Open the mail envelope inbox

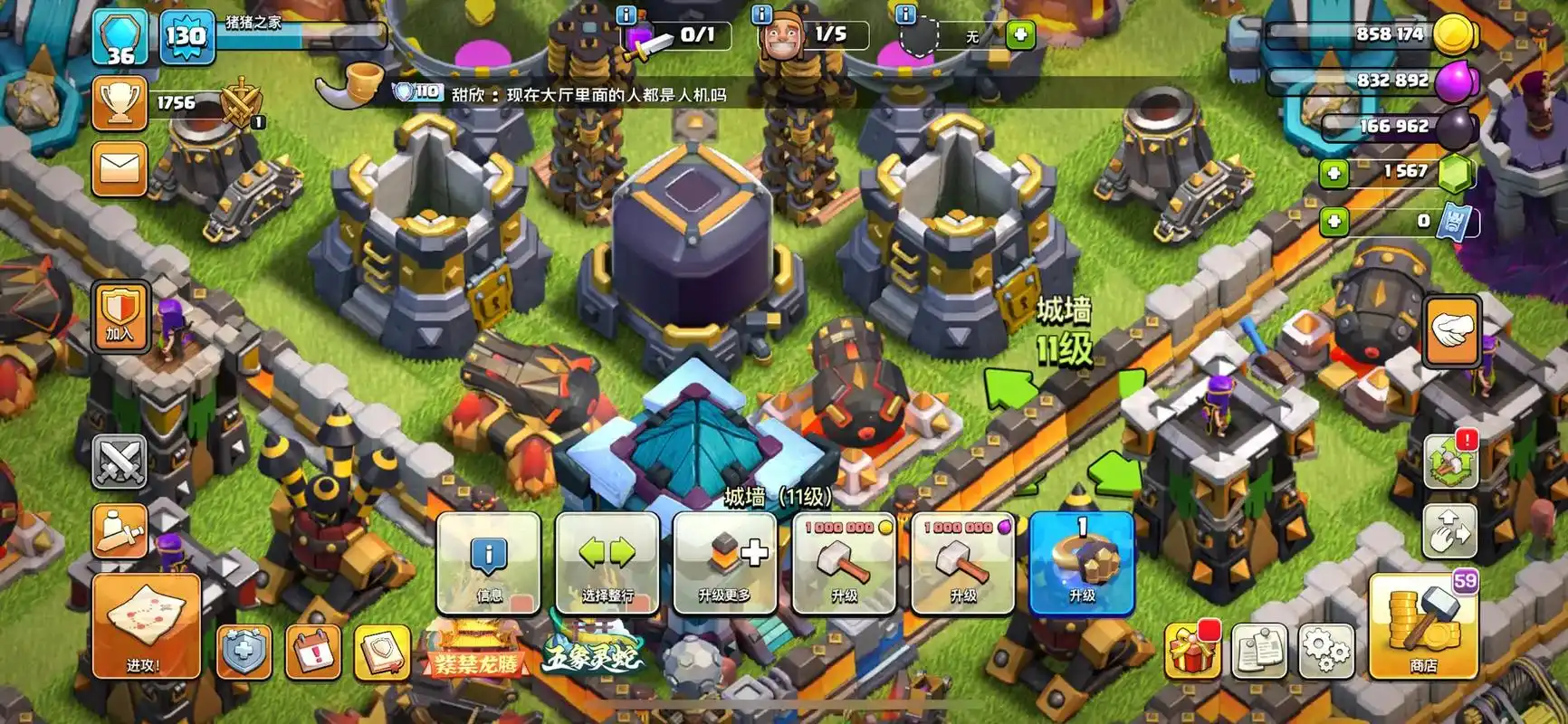(x=120, y=168)
